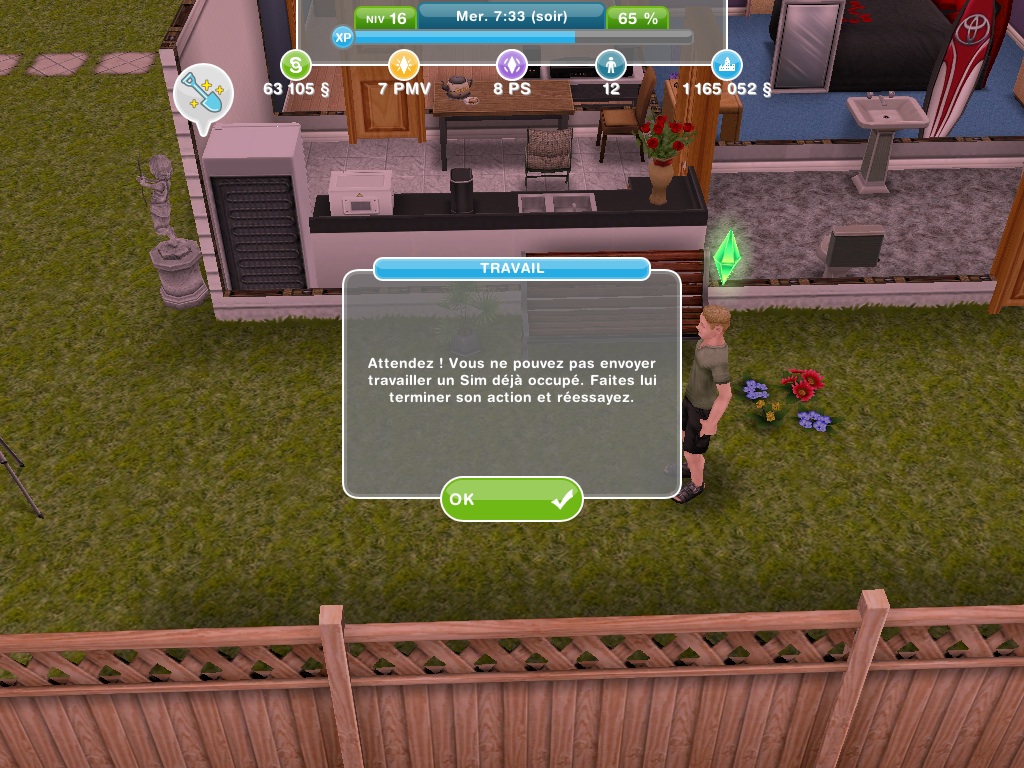The width and height of the screenshot is (1024, 768).
Task: Select the orange PMV lifestyle points icon
Action: click(403, 66)
